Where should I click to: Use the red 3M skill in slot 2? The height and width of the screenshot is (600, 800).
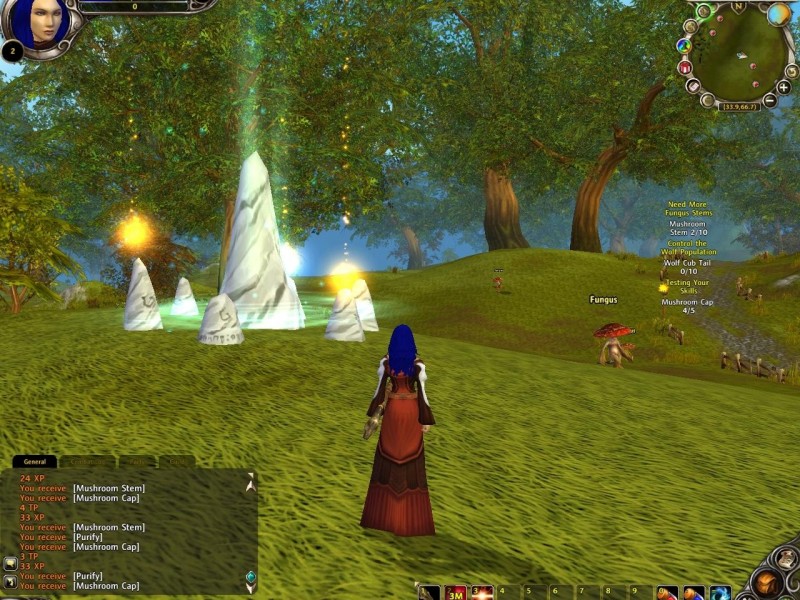point(456,593)
